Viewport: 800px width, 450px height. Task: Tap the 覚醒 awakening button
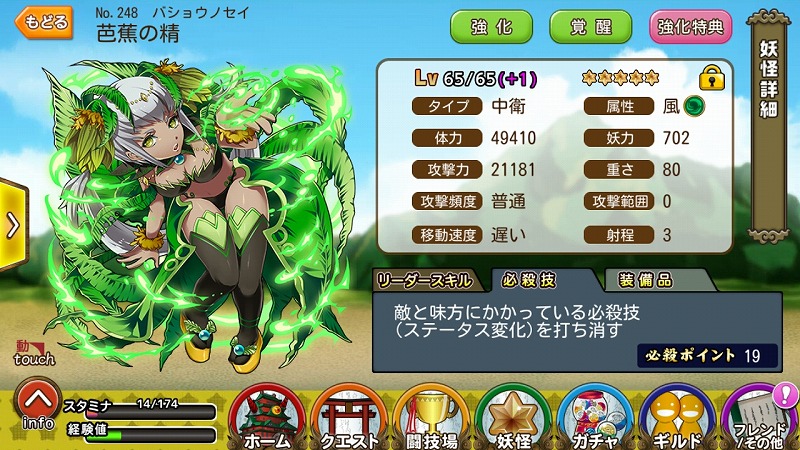pos(590,27)
